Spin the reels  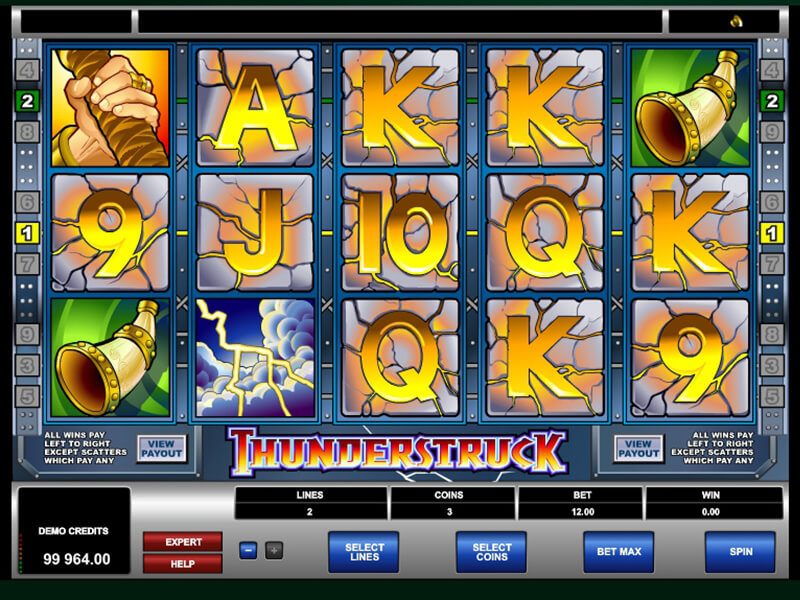(x=740, y=552)
